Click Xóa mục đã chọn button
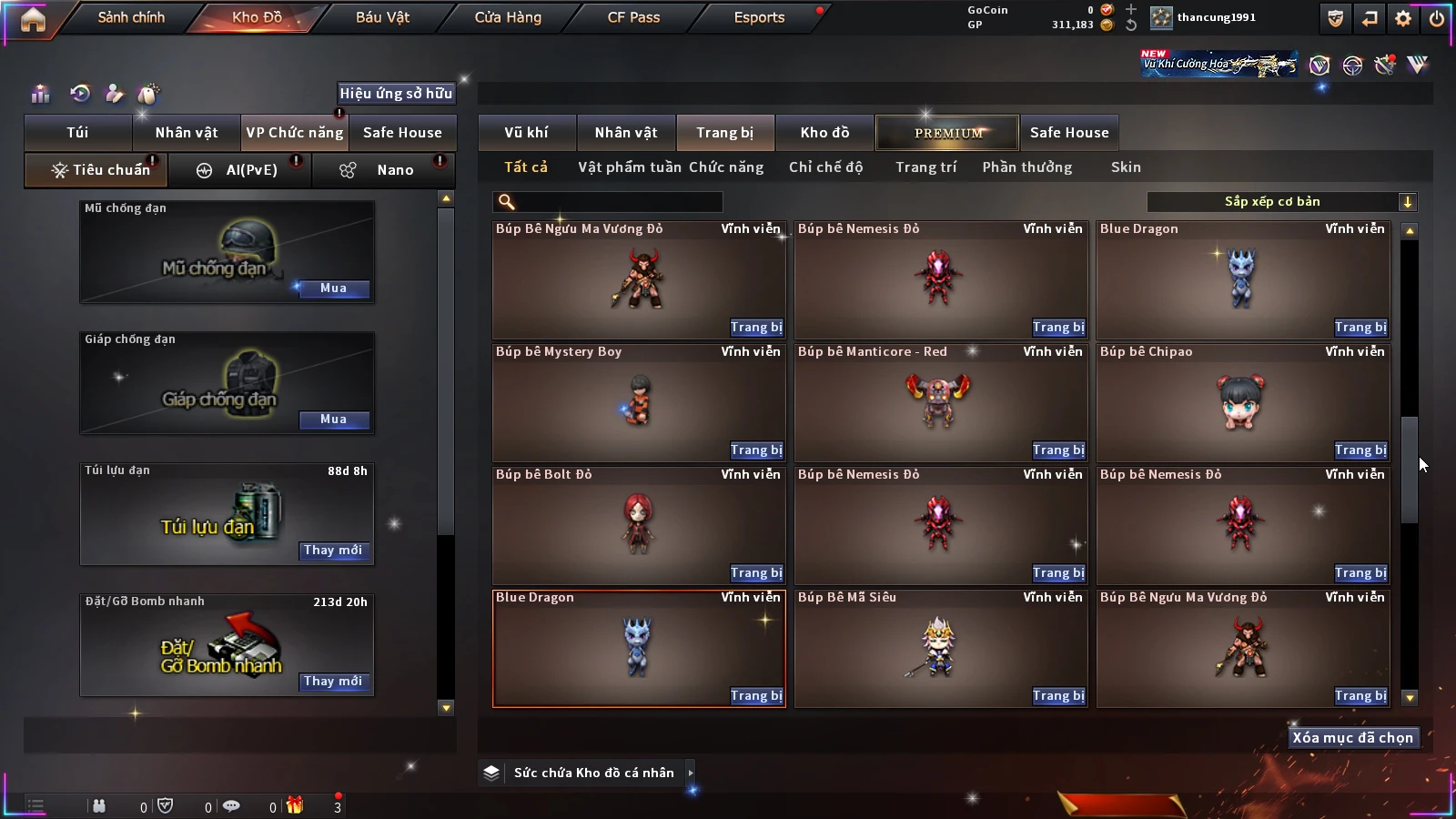Viewport: 1456px width, 819px height. click(x=1352, y=738)
